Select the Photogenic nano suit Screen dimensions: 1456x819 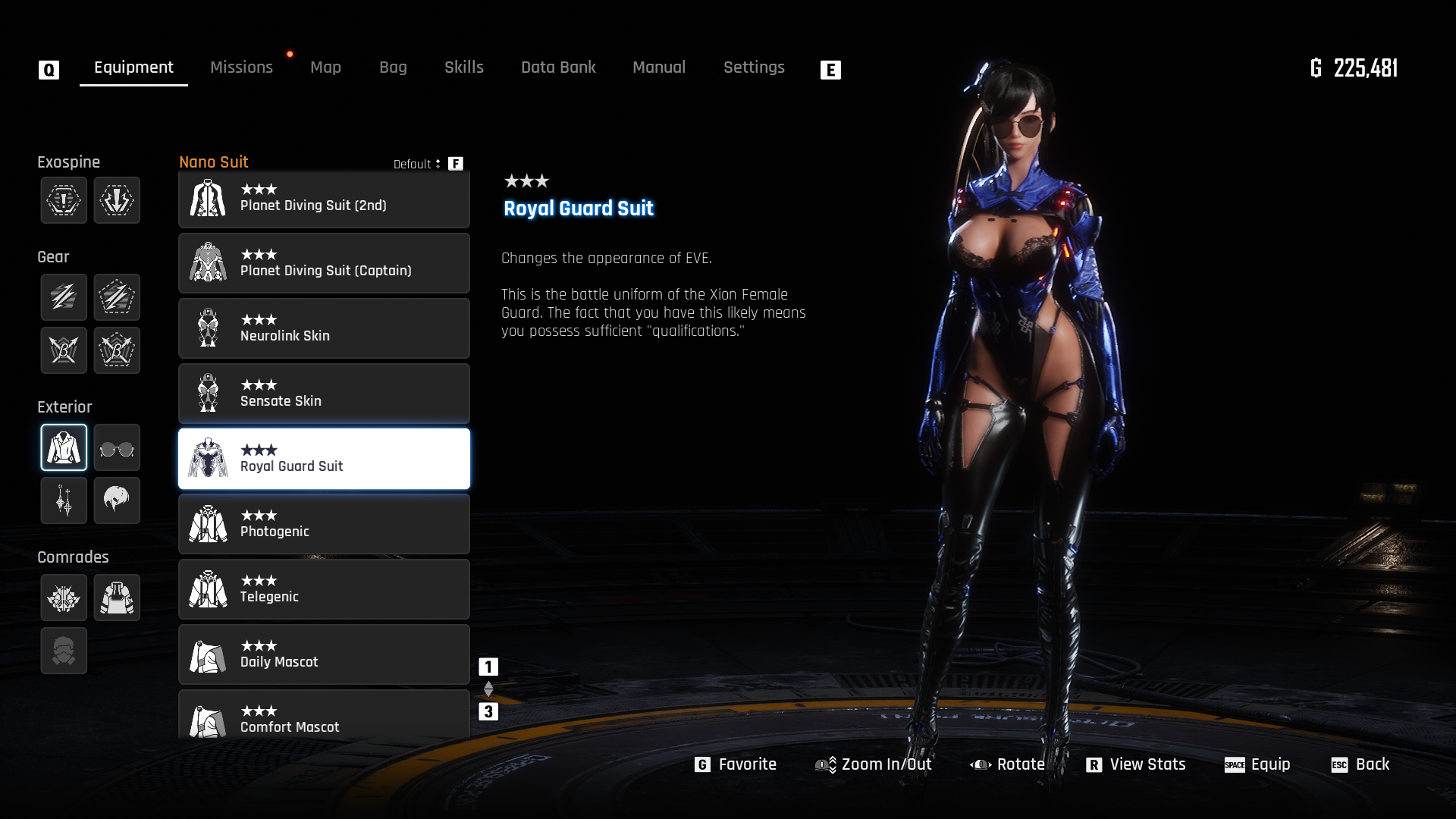(324, 524)
